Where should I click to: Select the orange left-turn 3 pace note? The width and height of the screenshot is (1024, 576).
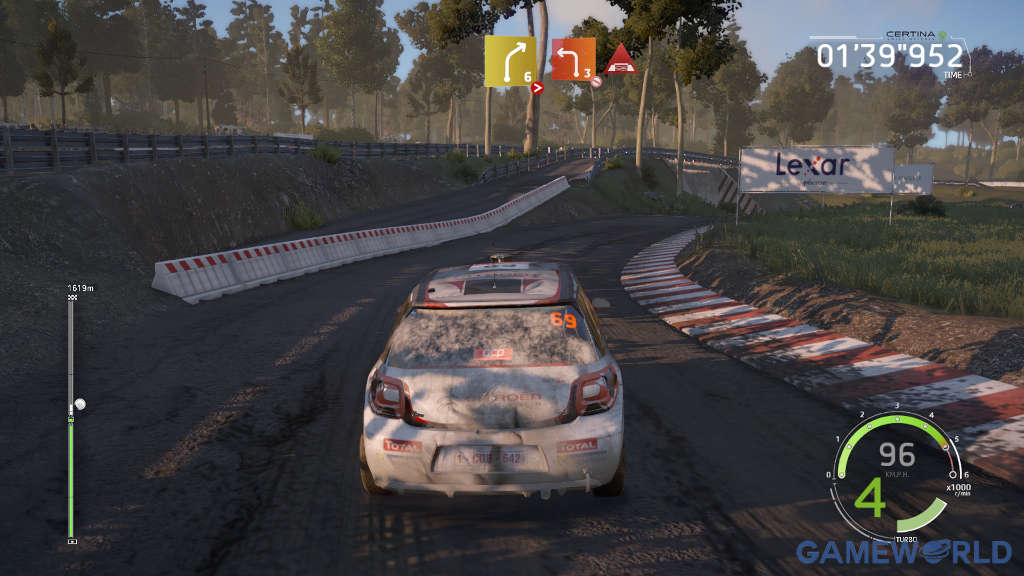pos(573,59)
